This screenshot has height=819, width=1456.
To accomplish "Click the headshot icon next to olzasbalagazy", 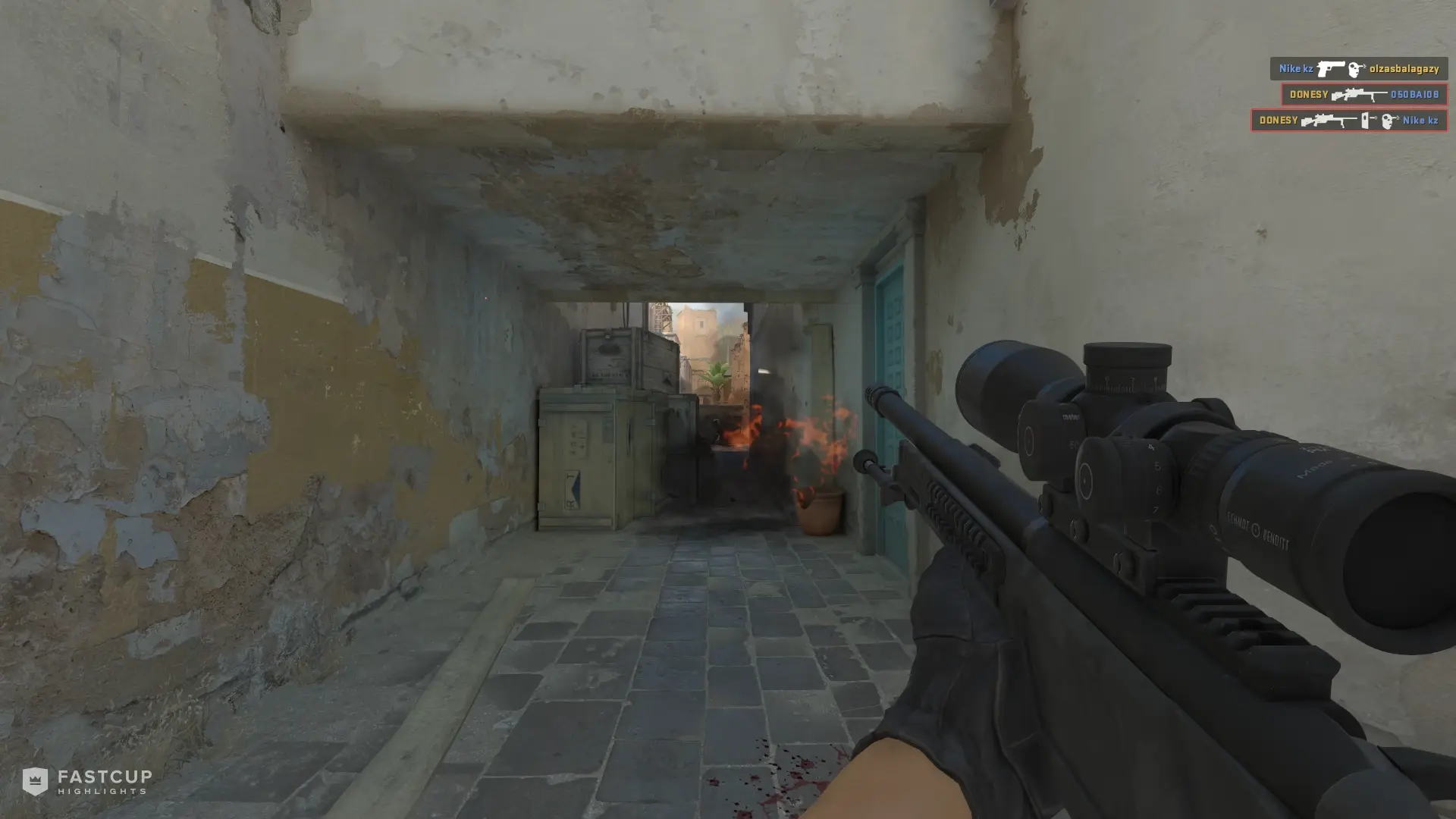I will pyautogui.click(x=1356, y=69).
